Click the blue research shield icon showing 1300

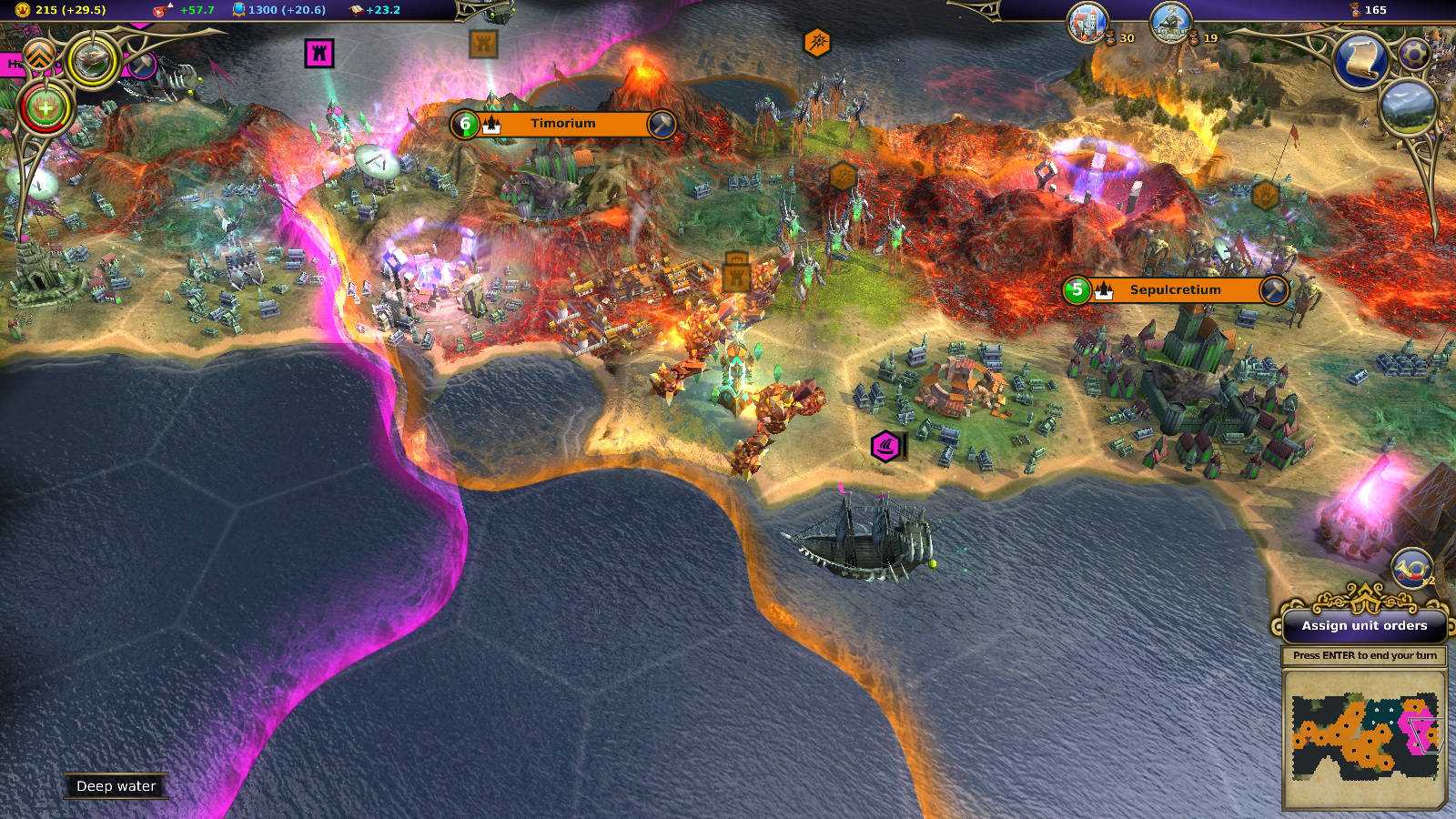pyautogui.click(x=238, y=10)
